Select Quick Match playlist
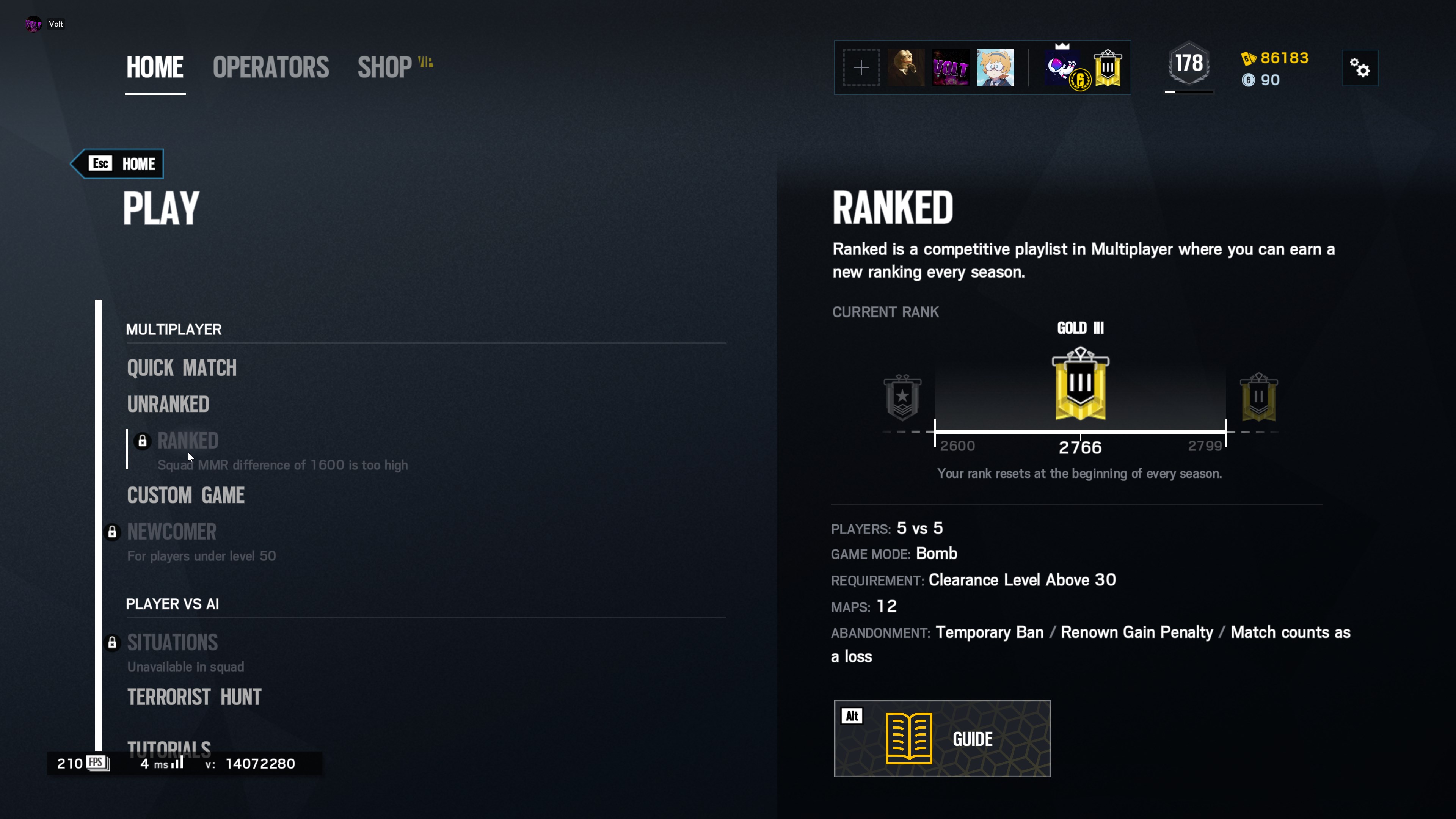The image size is (1456, 819). point(182,368)
